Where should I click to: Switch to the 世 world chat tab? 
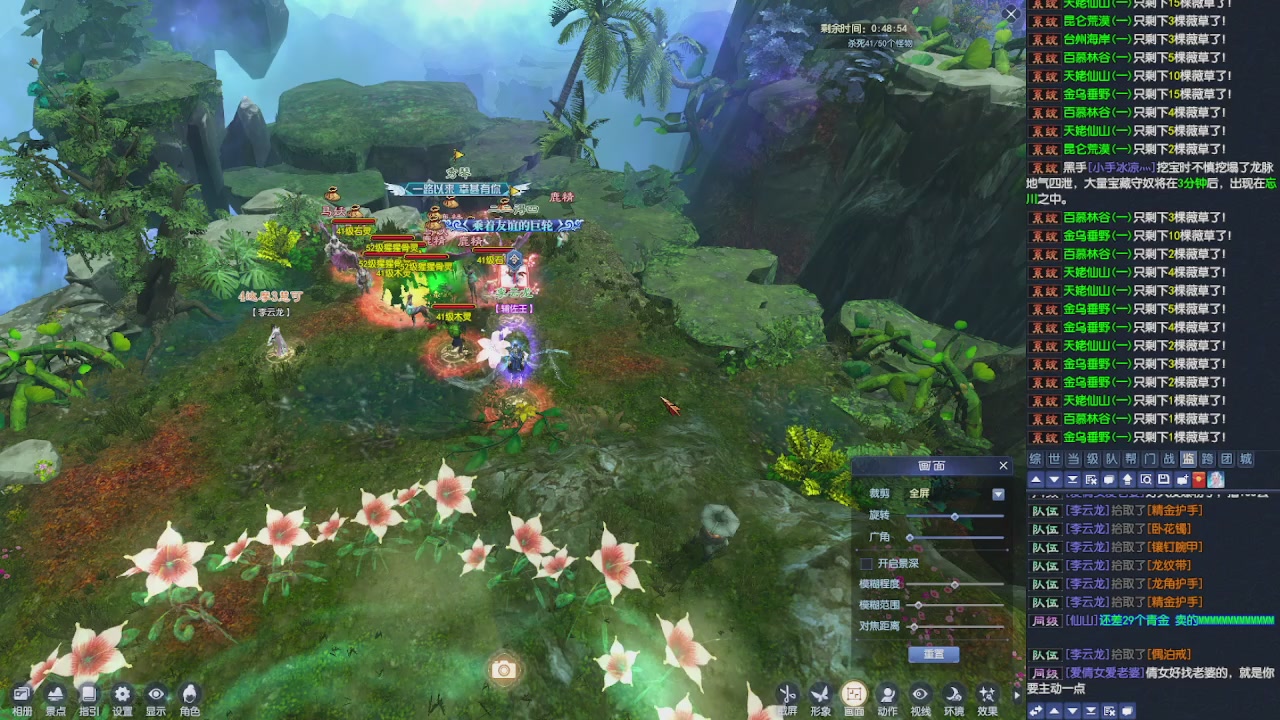pyautogui.click(x=1054, y=459)
